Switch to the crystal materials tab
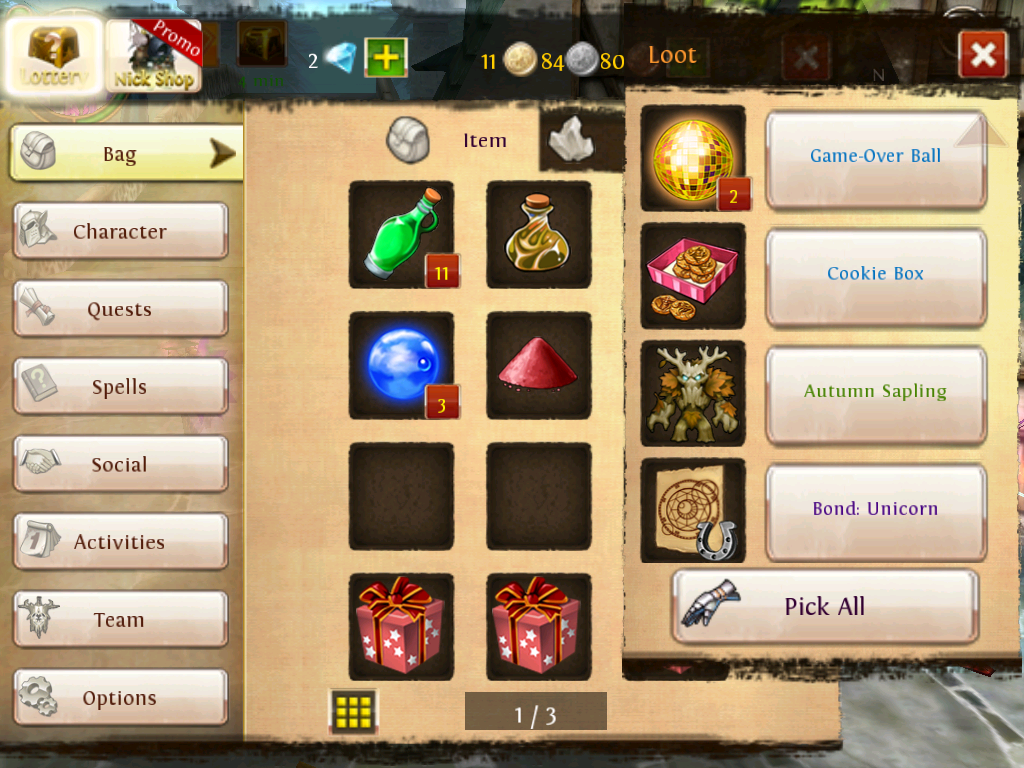The image size is (1024, 768). [x=572, y=141]
